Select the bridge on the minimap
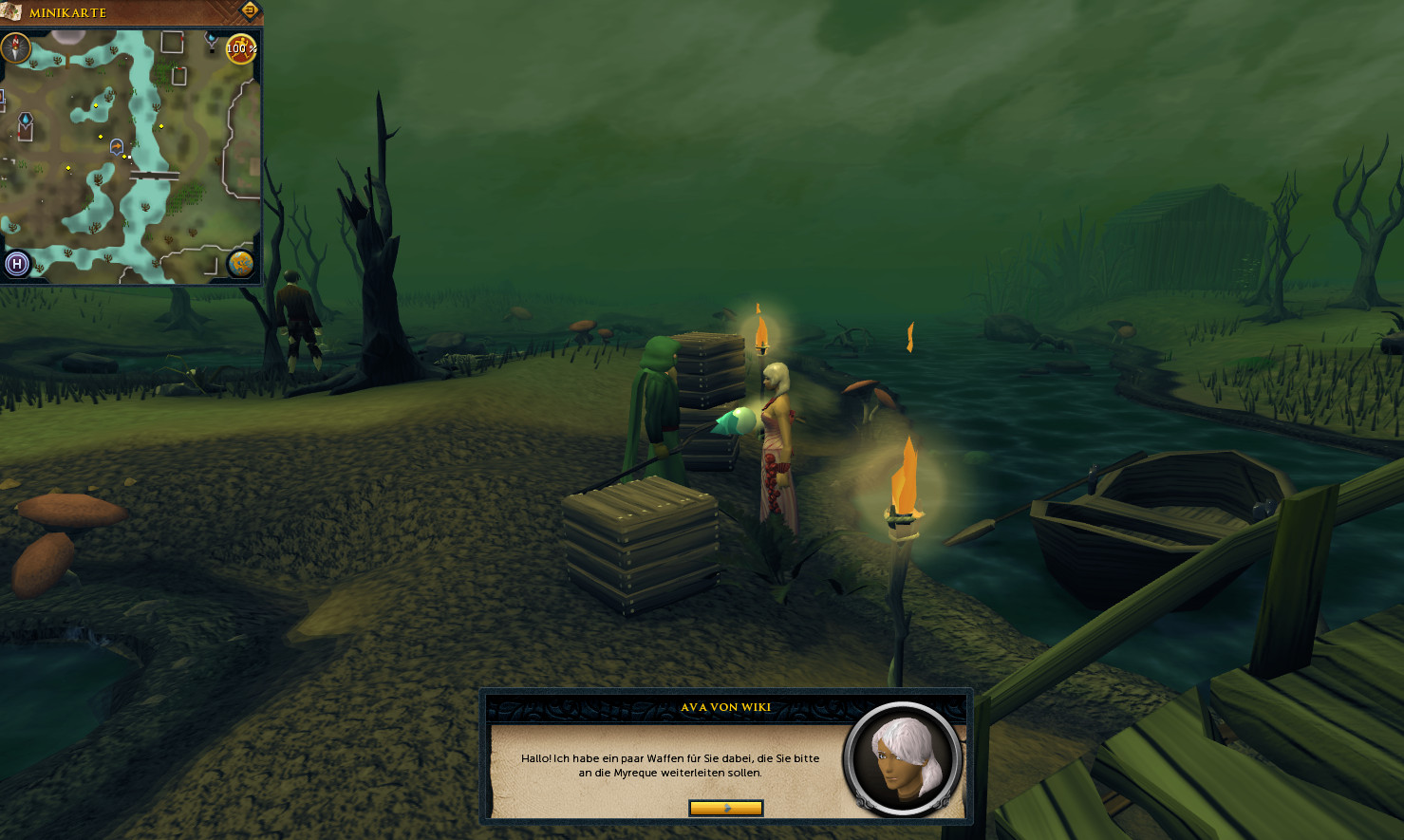Screen dimensions: 1404x840 (155, 176)
